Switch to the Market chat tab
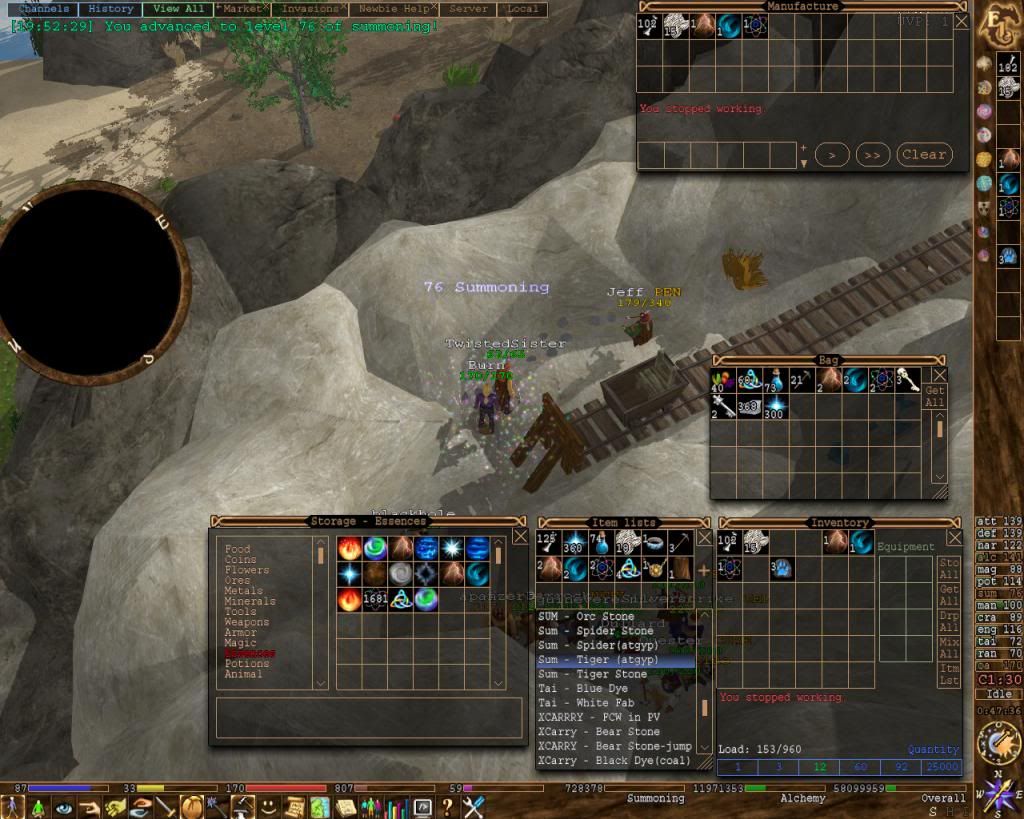This screenshot has height=819, width=1024. click(242, 9)
